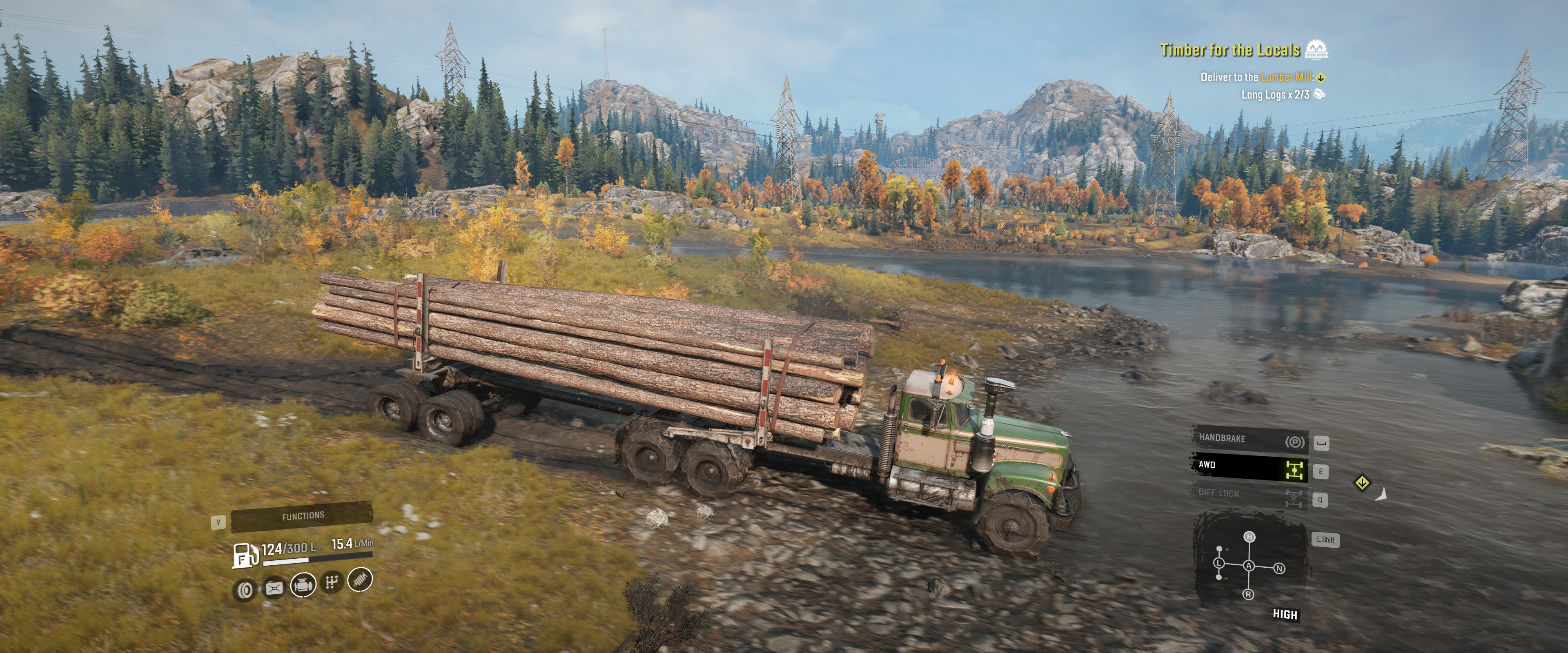Click the engine status icon
The height and width of the screenshot is (653, 1568).
(x=303, y=585)
